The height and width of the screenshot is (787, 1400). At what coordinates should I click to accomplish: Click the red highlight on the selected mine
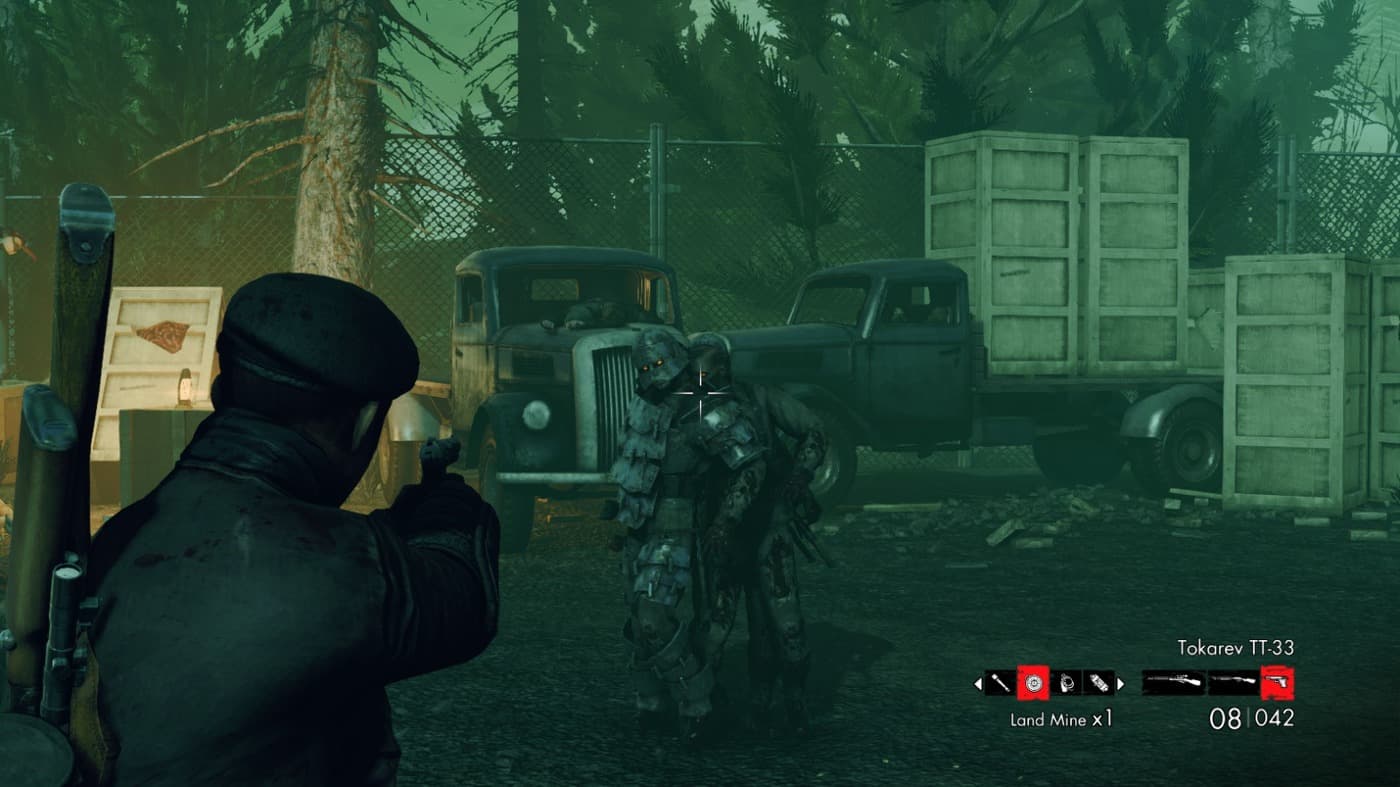pyautogui.click(x=1033, y=683)
